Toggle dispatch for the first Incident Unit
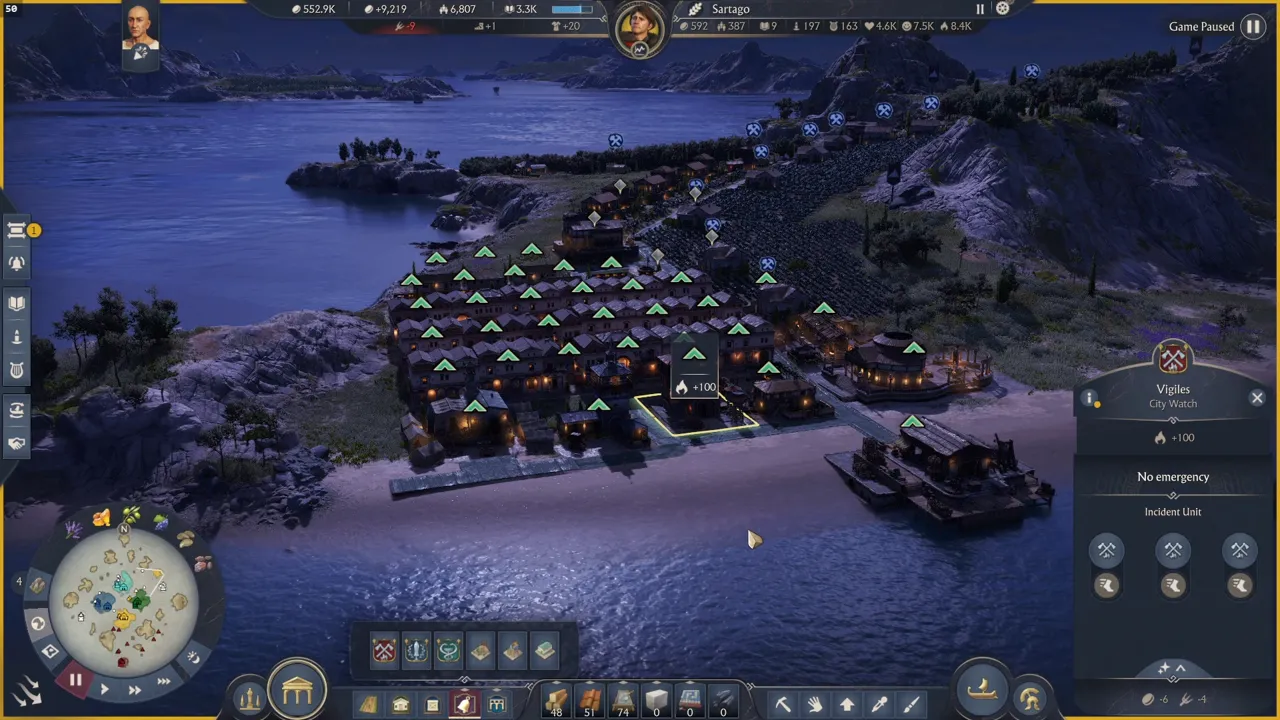This screenshot has width=1280, height=720. coord(1106,585)
